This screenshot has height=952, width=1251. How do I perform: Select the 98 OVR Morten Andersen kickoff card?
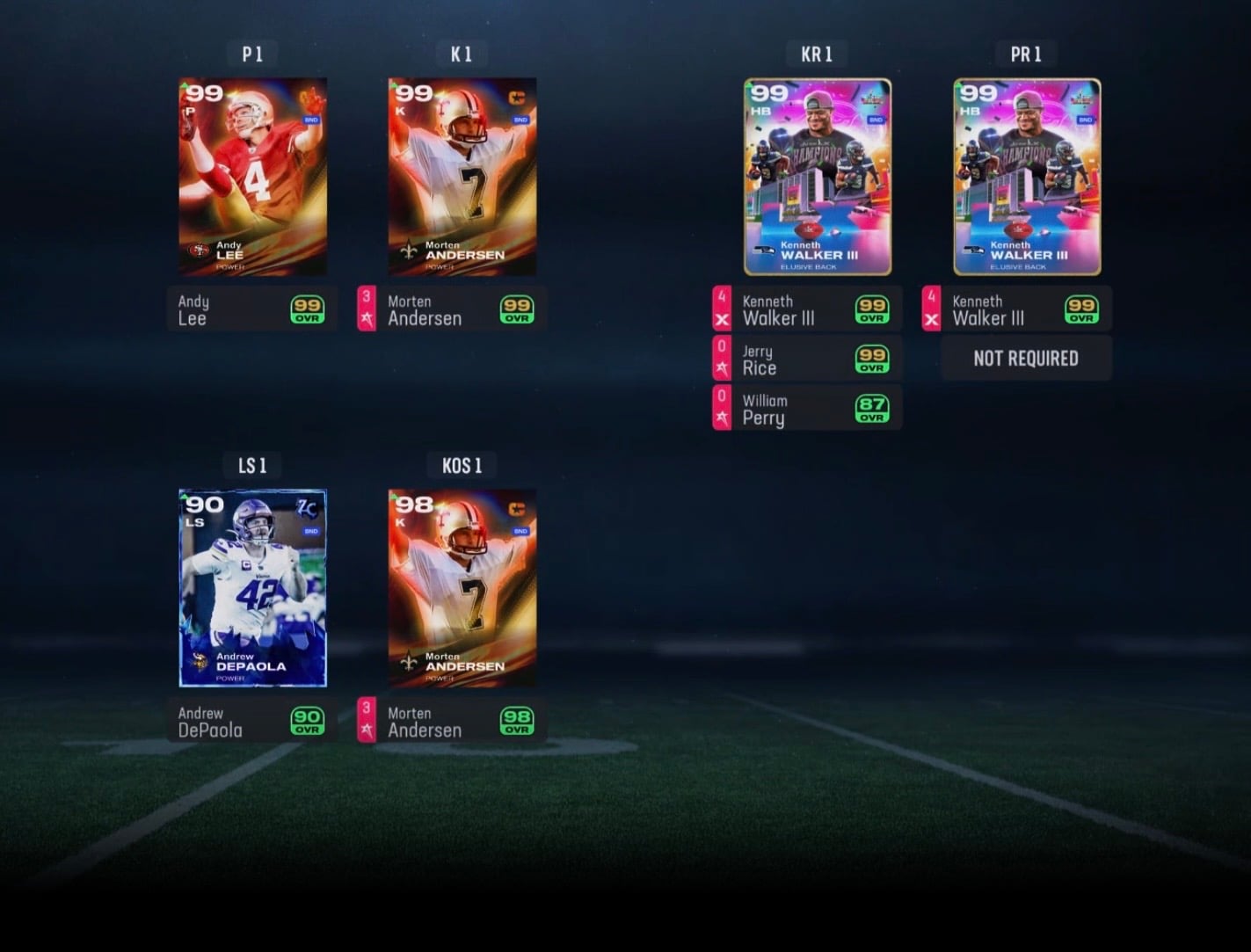pyautogui.click(x=462, y=588)
